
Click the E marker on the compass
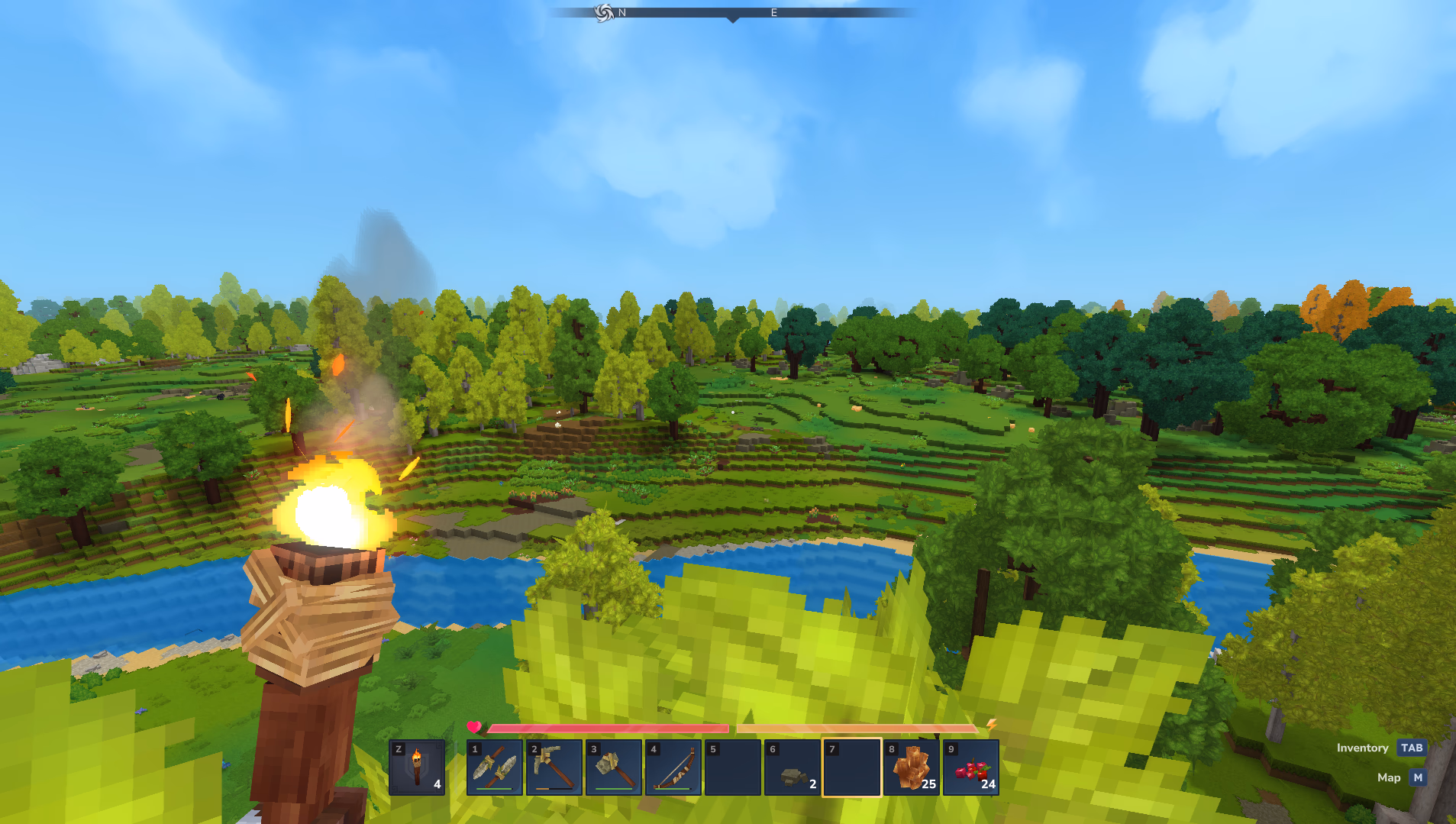773,12
